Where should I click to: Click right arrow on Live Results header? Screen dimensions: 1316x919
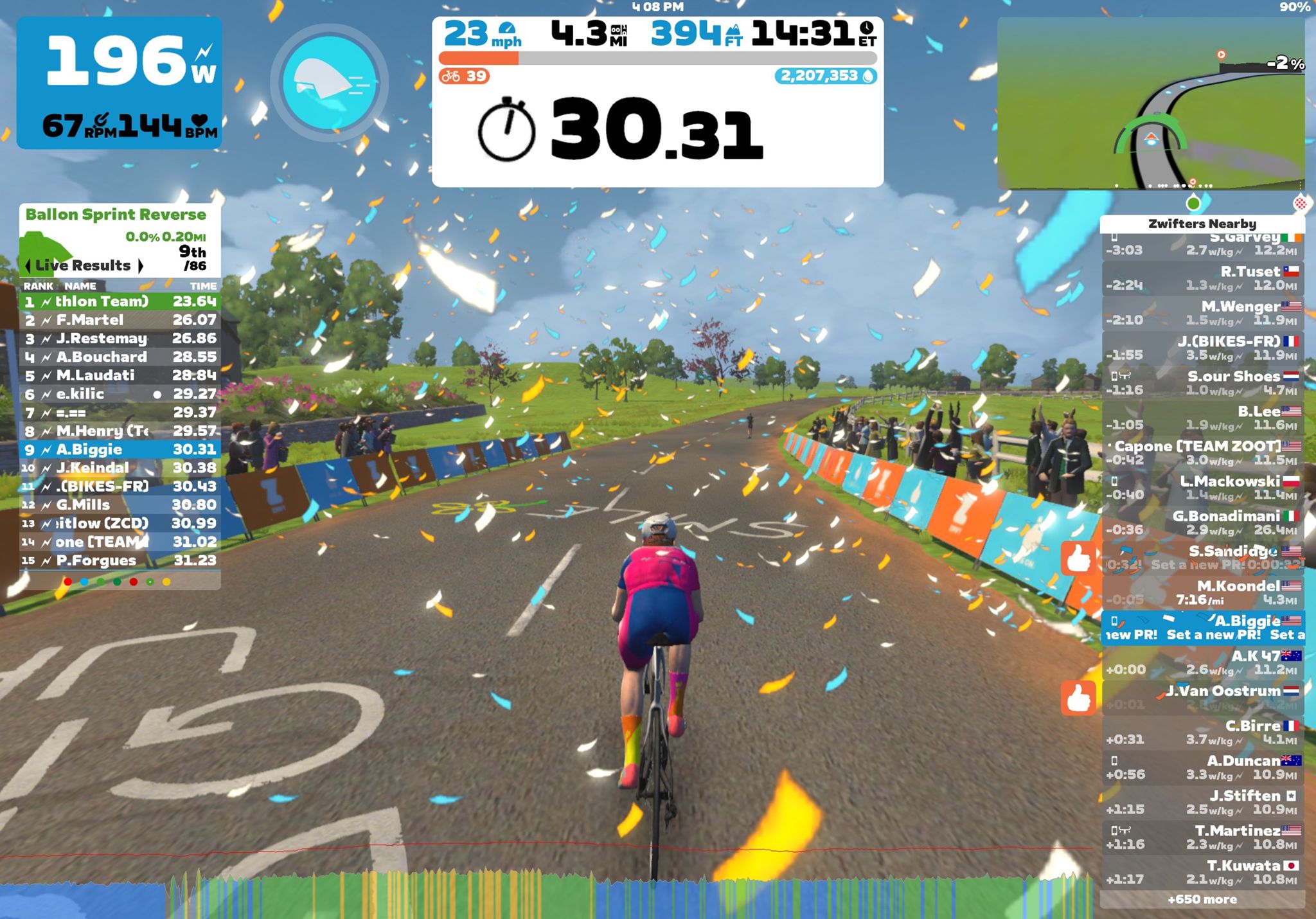[141, 265]
